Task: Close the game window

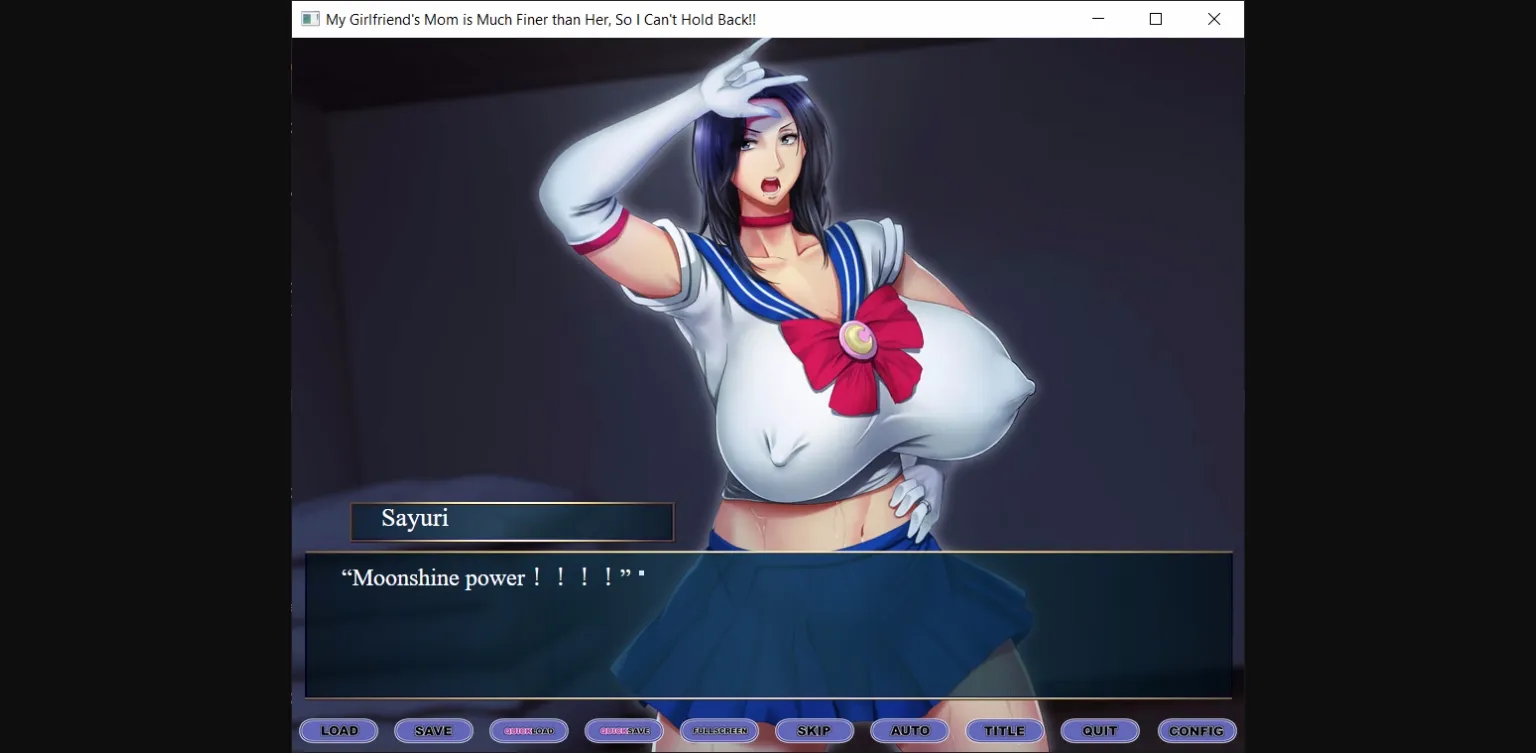Action: point(1213,18)
